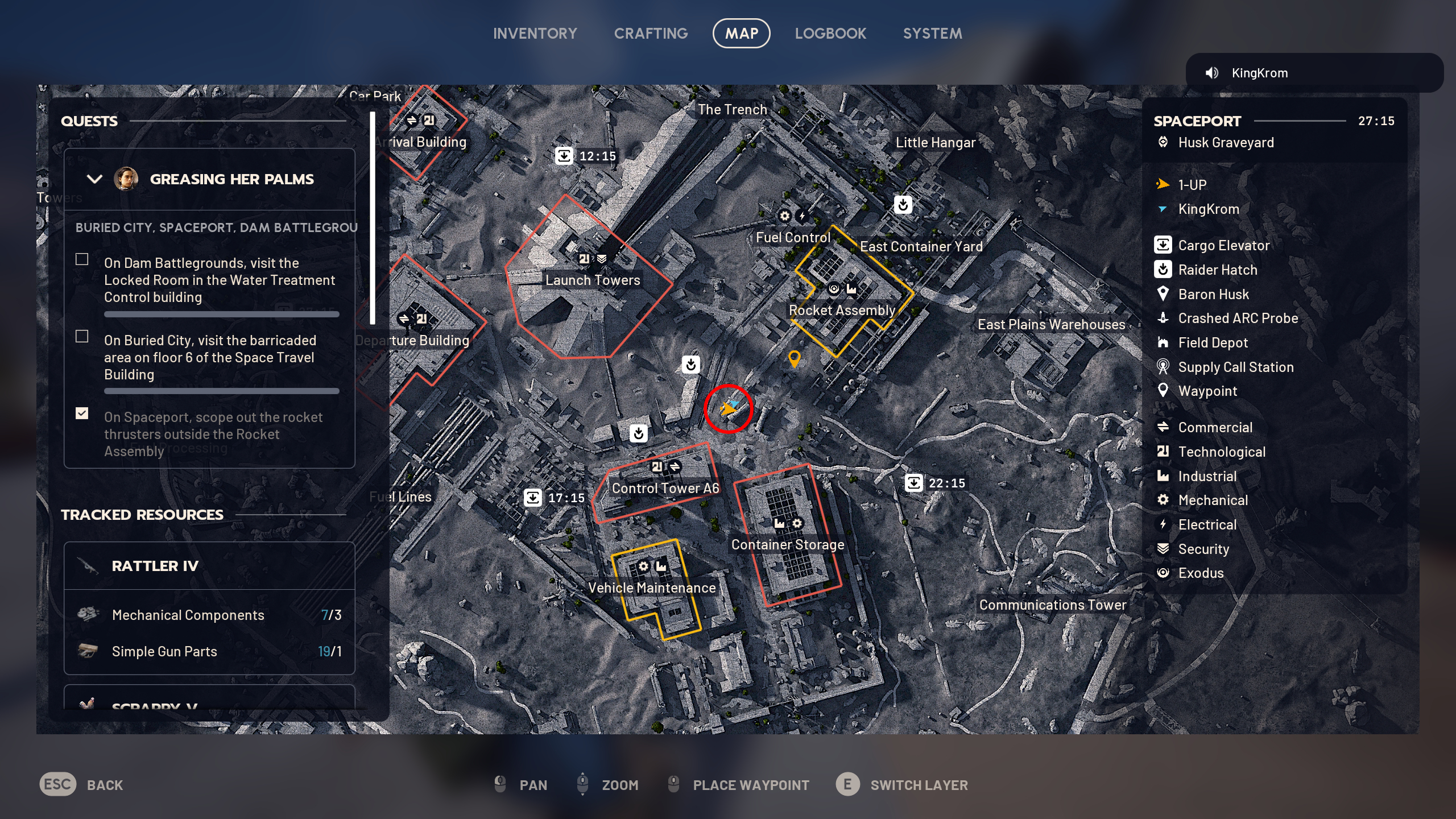Click the Exodus legend icon
This screenshot has height=819, width=1456.
coord(1163,573)
